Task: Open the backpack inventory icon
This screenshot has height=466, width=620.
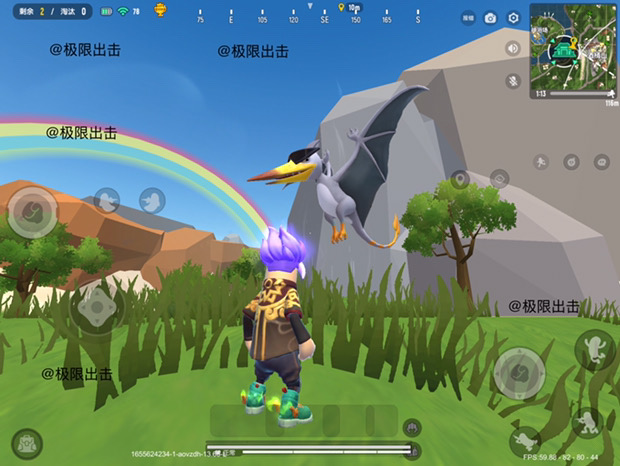Action: pyautogui.click(x=26, y=443)
